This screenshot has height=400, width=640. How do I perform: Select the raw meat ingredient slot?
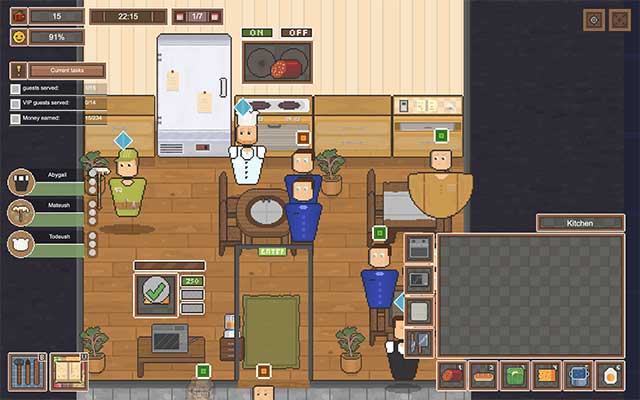point(451,376)
